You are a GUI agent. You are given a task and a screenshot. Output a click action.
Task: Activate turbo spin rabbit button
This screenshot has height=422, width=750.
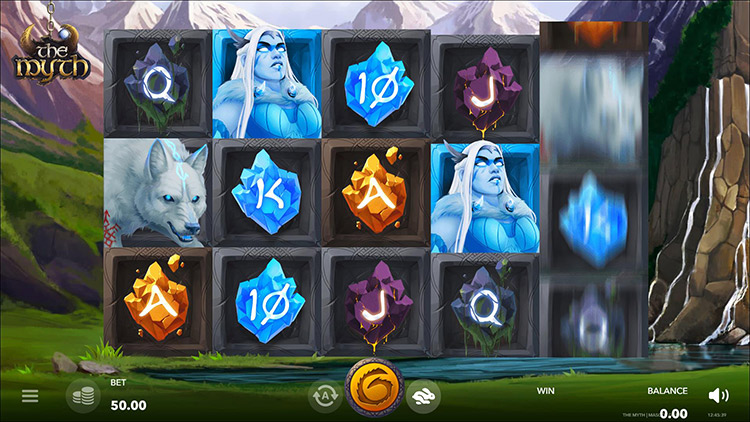(x=423, y=397)
